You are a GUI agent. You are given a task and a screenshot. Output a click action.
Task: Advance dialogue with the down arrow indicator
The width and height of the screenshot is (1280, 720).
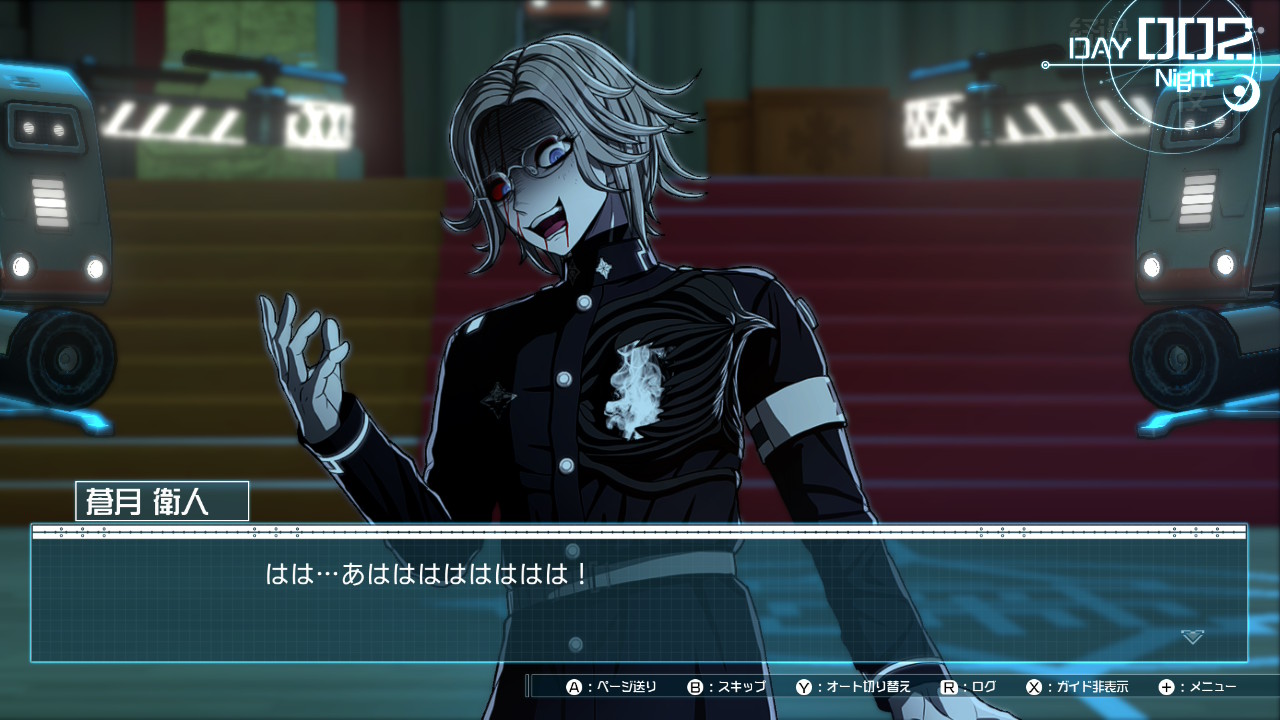(x=1192, y=636)
